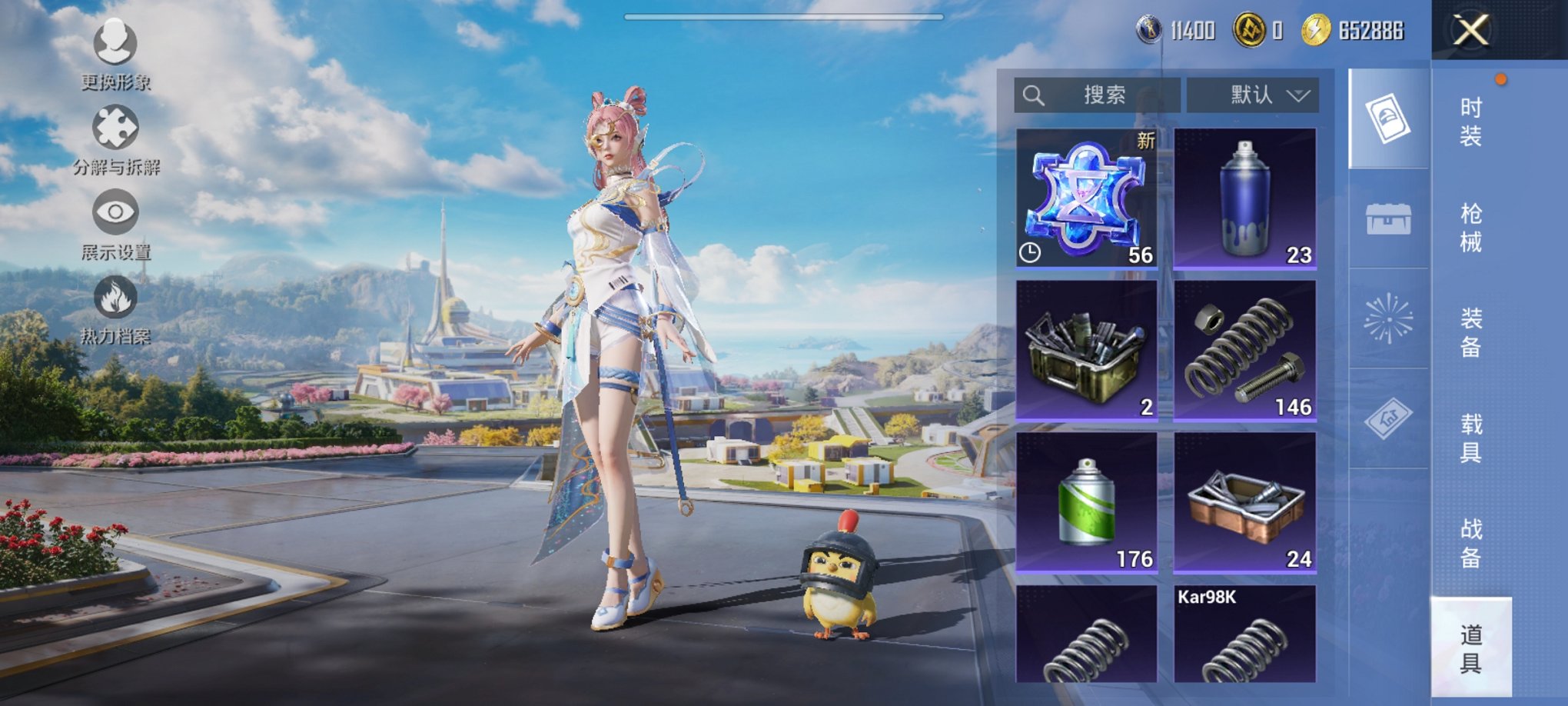Select the green spray can item
Image resolution: width=1568 pixels, height=706 pixels.
coord(1086,502)
